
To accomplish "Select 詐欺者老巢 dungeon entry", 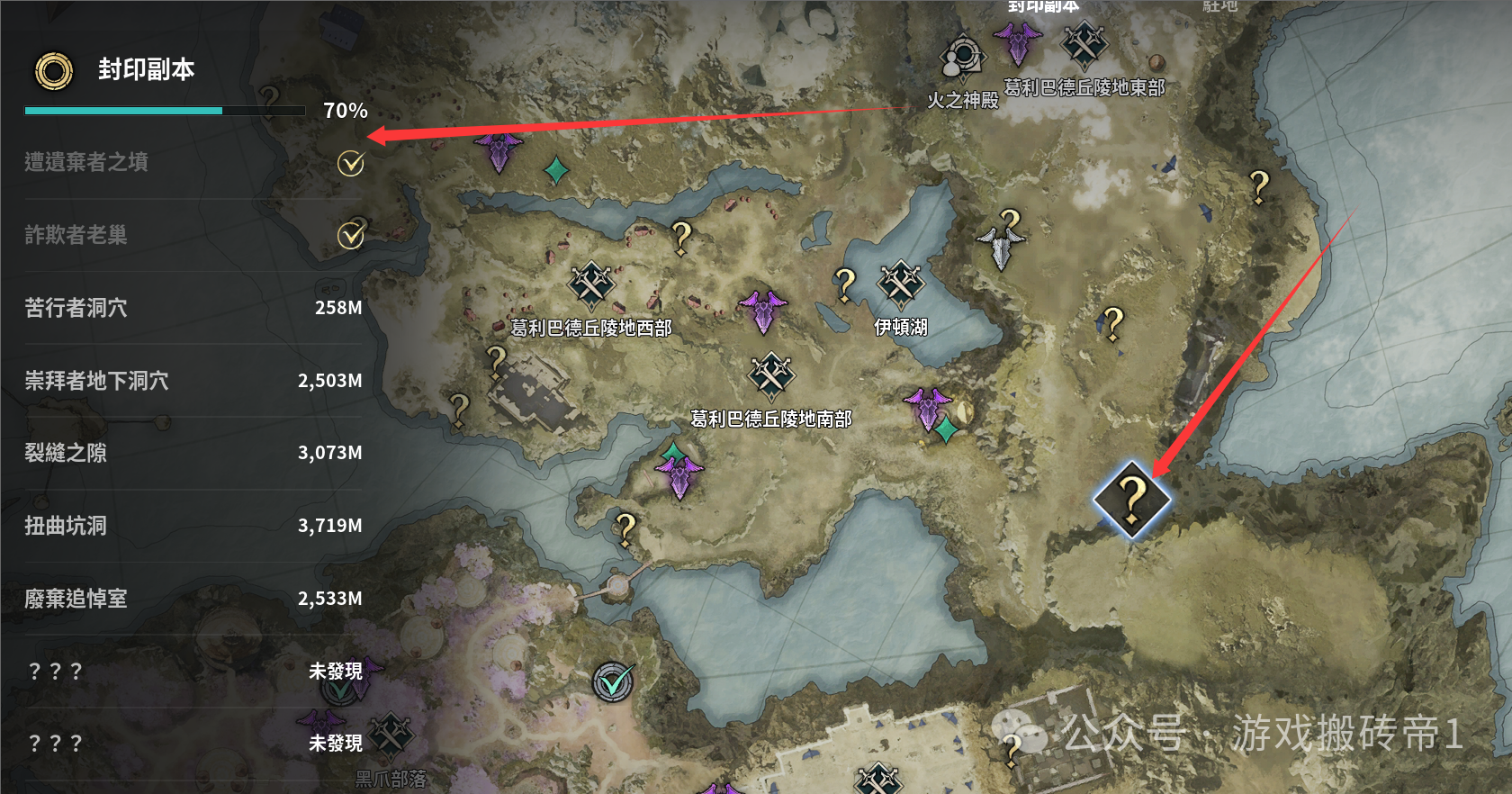I will (x=193, y=235).
